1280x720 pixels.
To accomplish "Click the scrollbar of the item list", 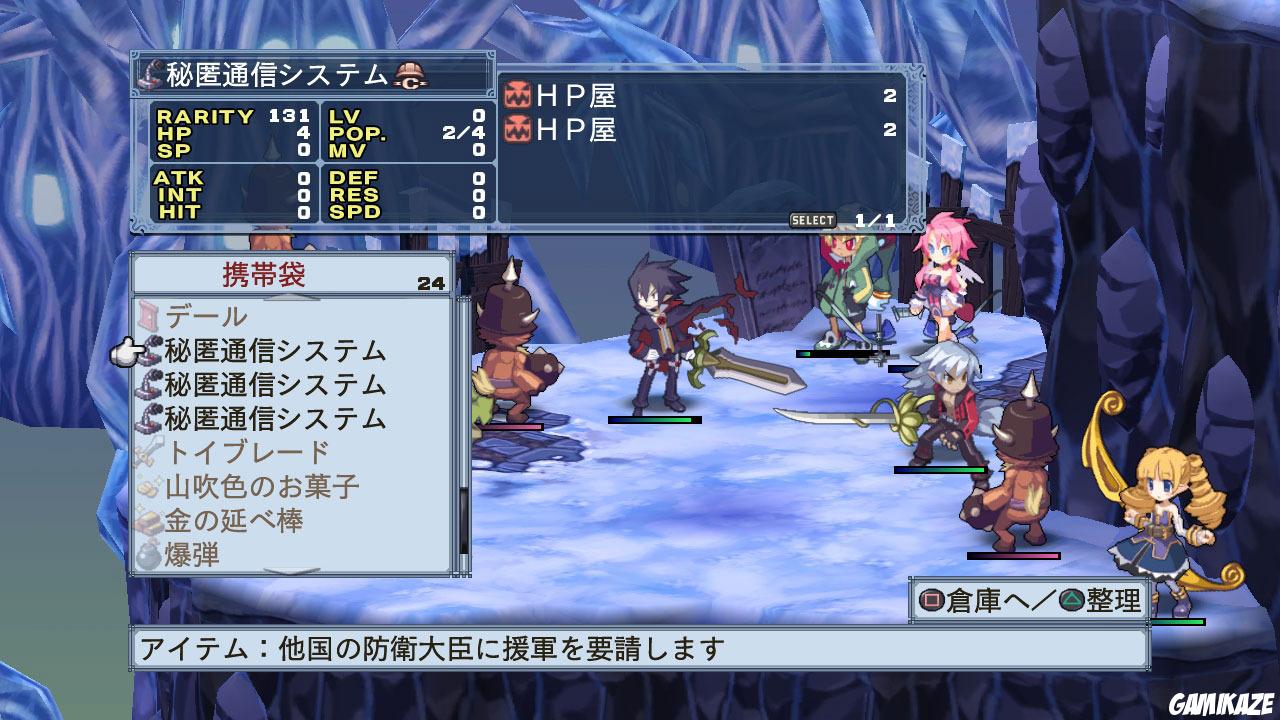I will click(462, 430).
